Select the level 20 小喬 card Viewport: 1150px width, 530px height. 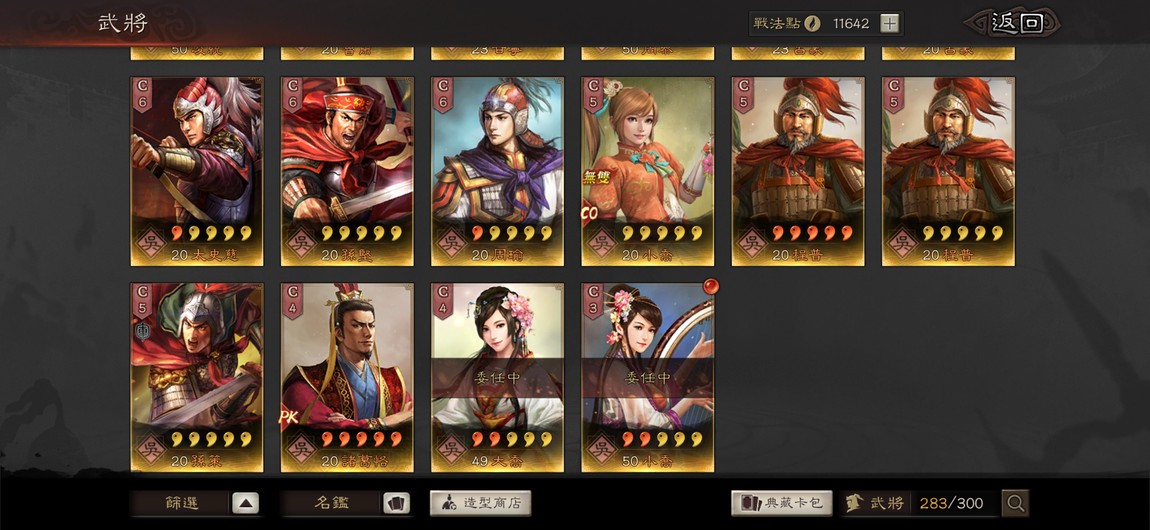647,171
